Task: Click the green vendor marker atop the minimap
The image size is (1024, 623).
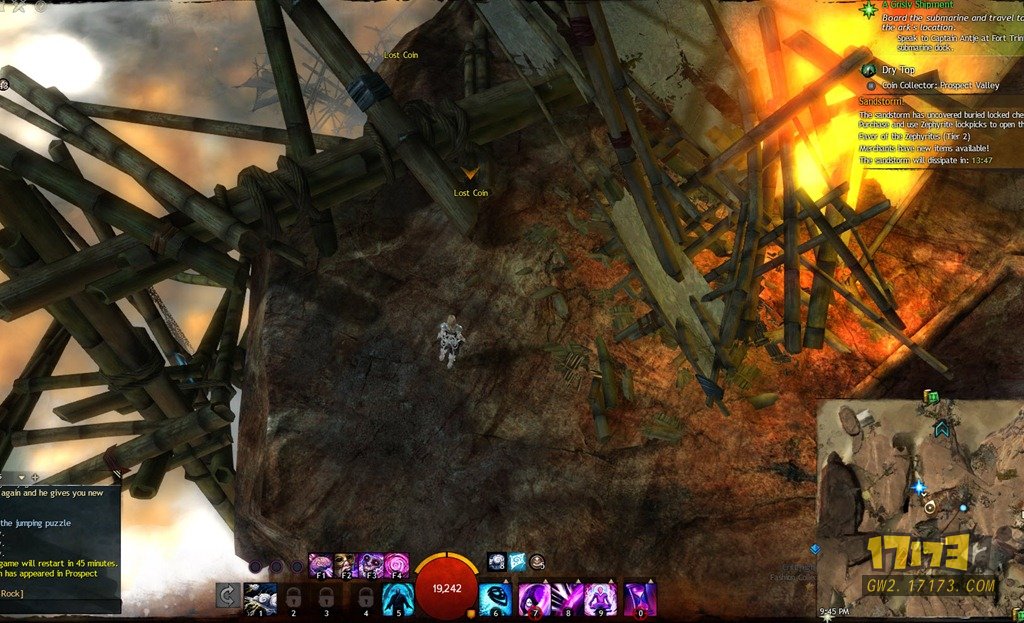Action: pos(932,397)
